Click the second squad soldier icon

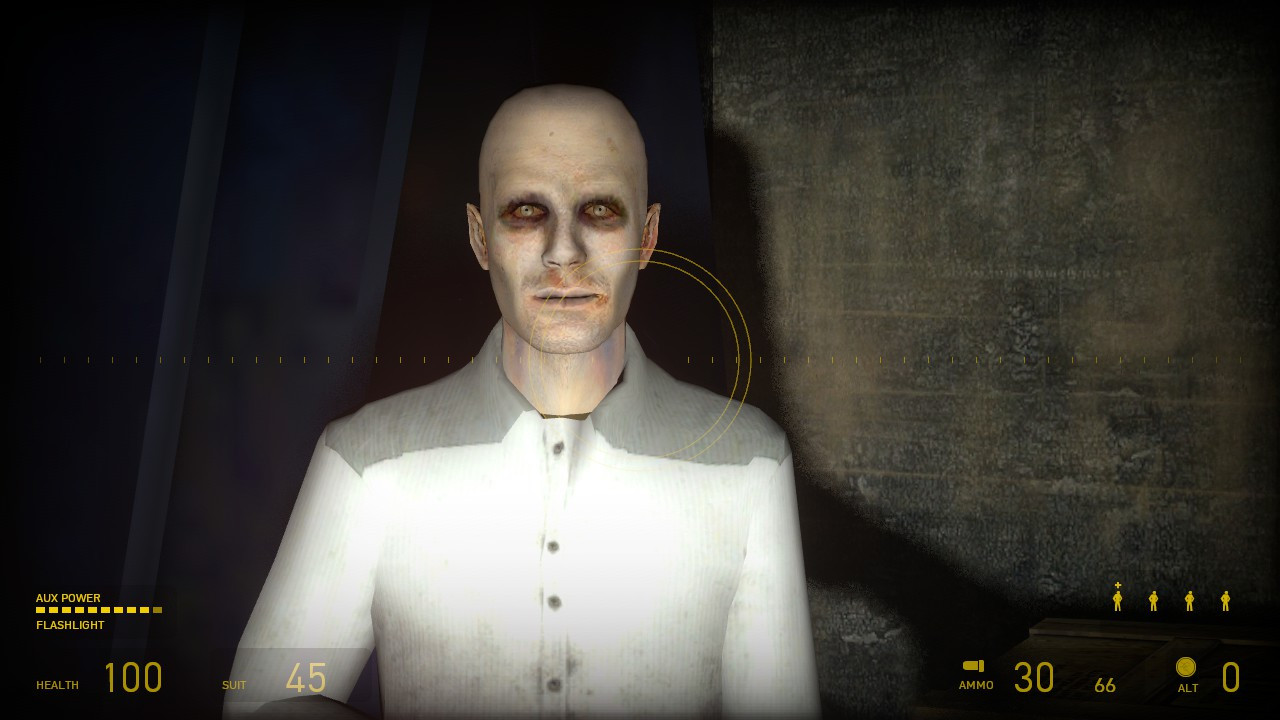click(1153, 600)
